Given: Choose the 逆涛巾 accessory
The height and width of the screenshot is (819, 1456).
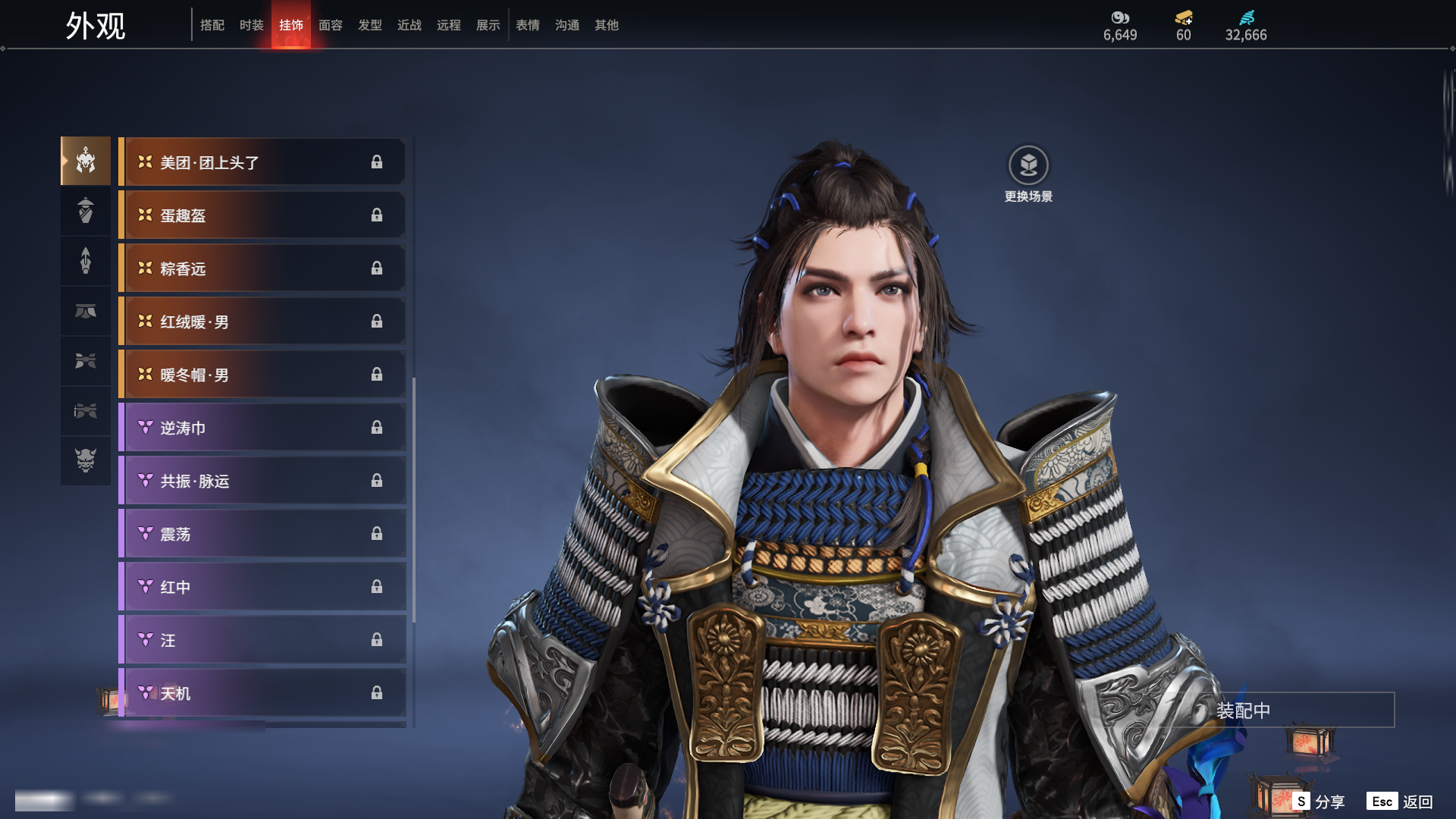Looking at the screenshot, I should pos(262,428).
